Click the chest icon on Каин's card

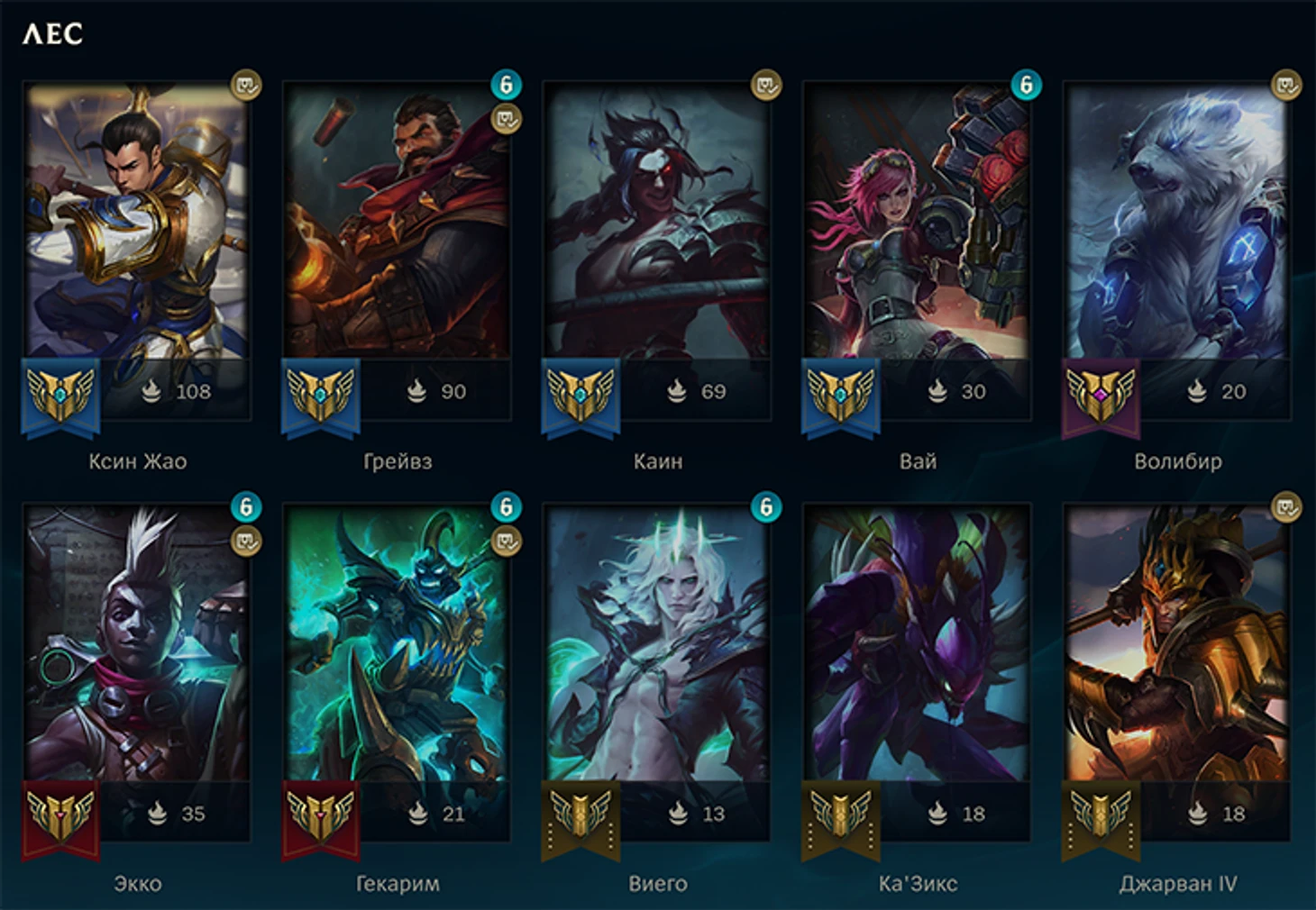pyautogui.click(x=766, y=86)
